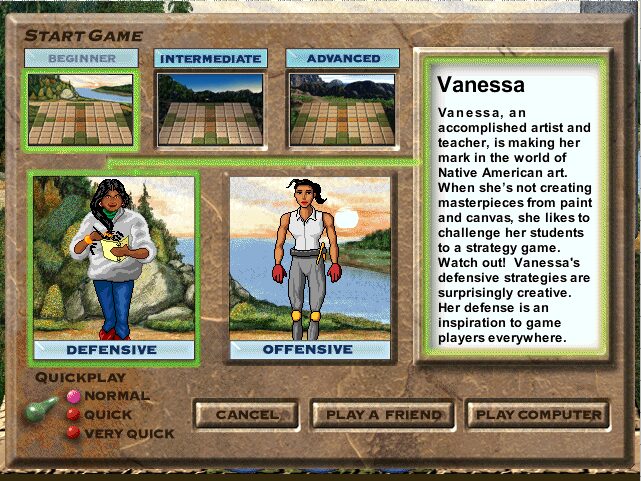The height and width of the screenshot is (481, 641).
Task: Set quickplay speed to Very Quick
Action: point(73,432)
